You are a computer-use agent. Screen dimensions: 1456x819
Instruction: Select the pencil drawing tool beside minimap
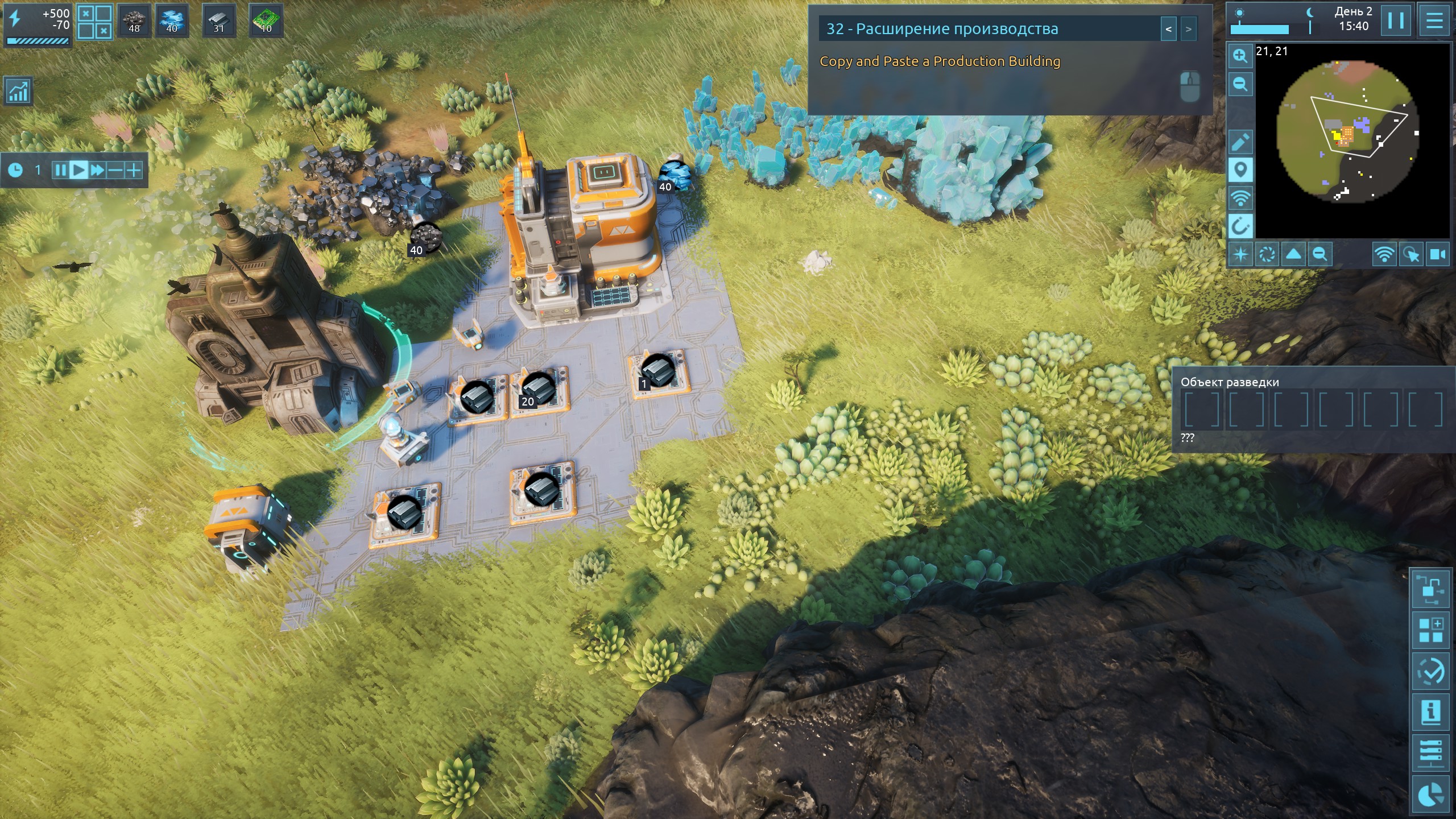click(1240, 142)
